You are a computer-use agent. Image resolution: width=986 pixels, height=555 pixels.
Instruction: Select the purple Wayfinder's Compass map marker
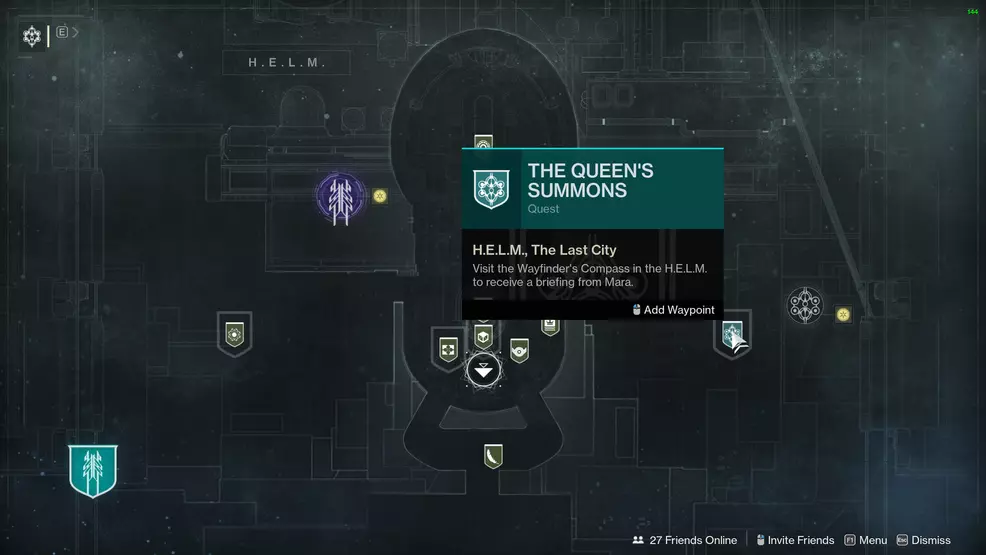click(x=339, y=194)
